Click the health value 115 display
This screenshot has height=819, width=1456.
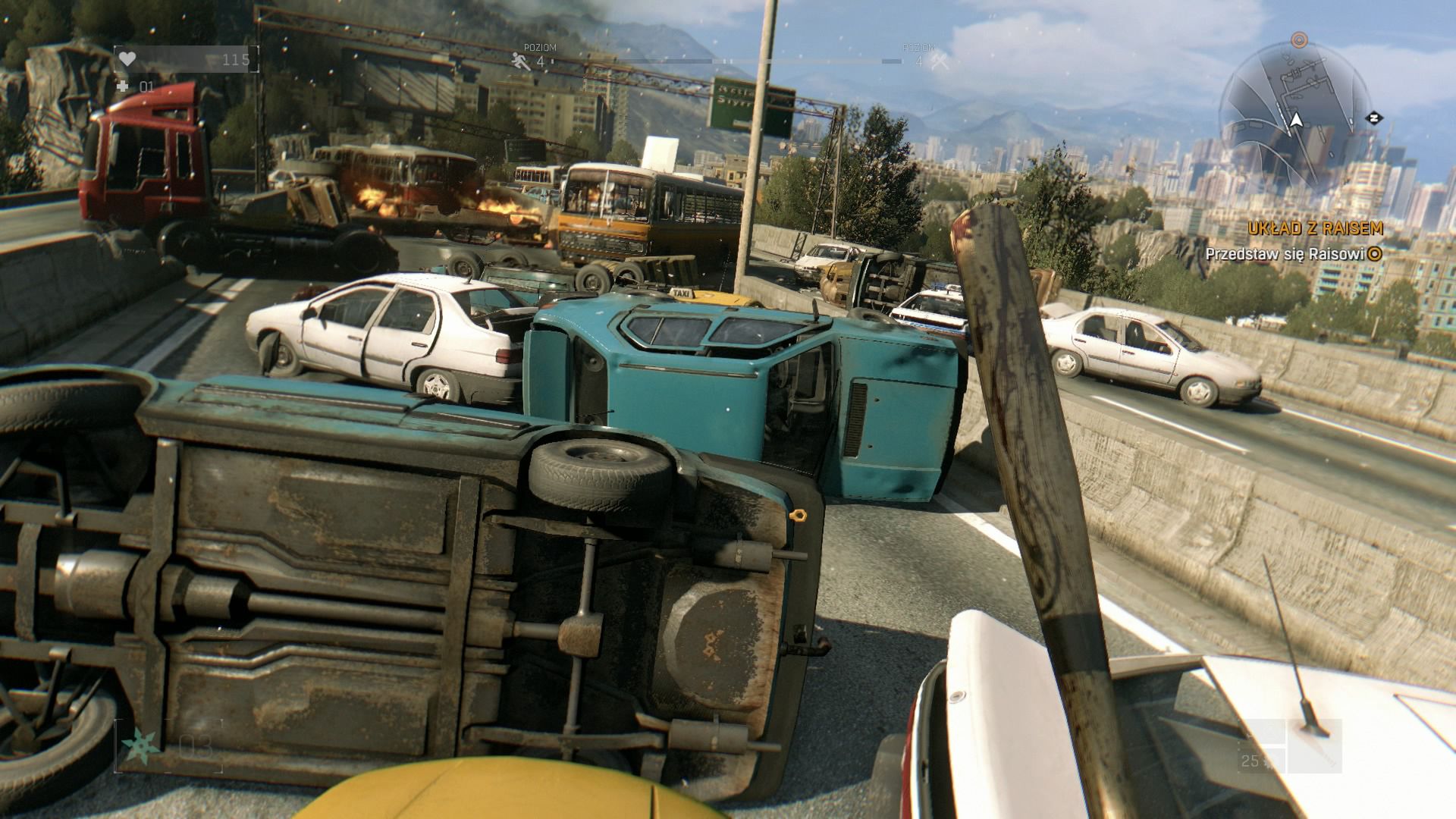point(235,59)
